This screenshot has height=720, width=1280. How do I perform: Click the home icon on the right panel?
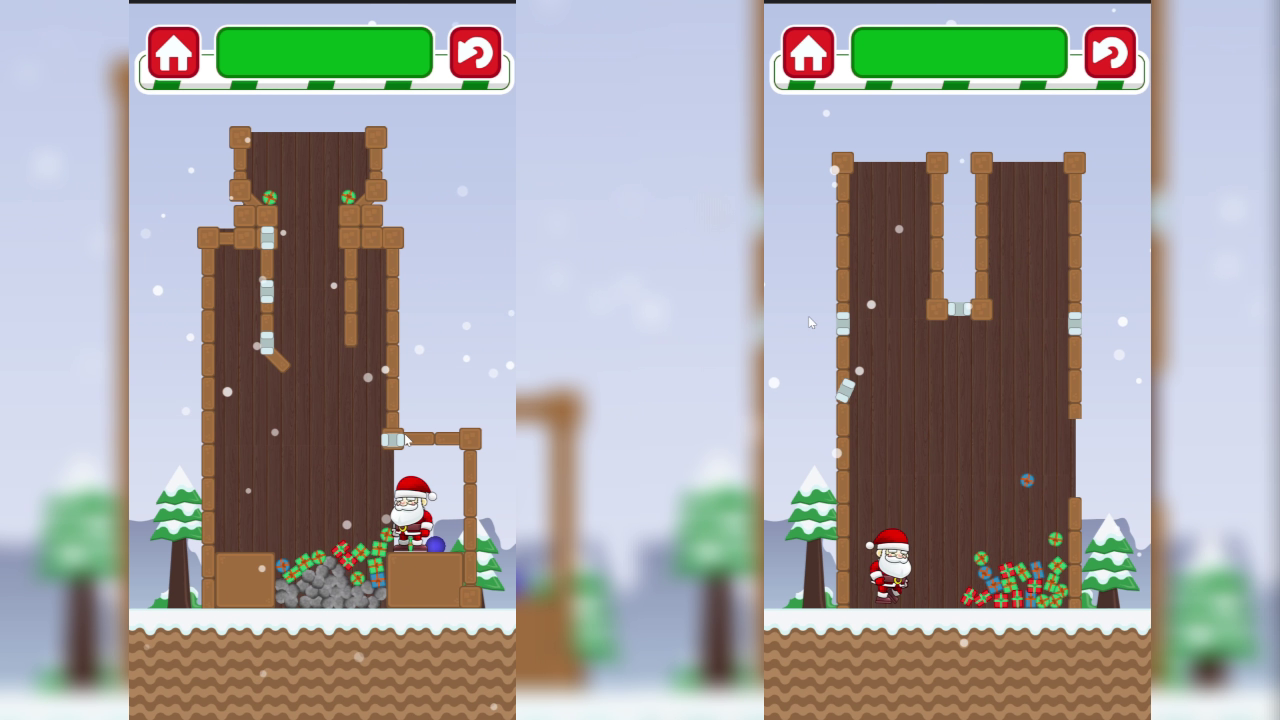pos(809,51)
